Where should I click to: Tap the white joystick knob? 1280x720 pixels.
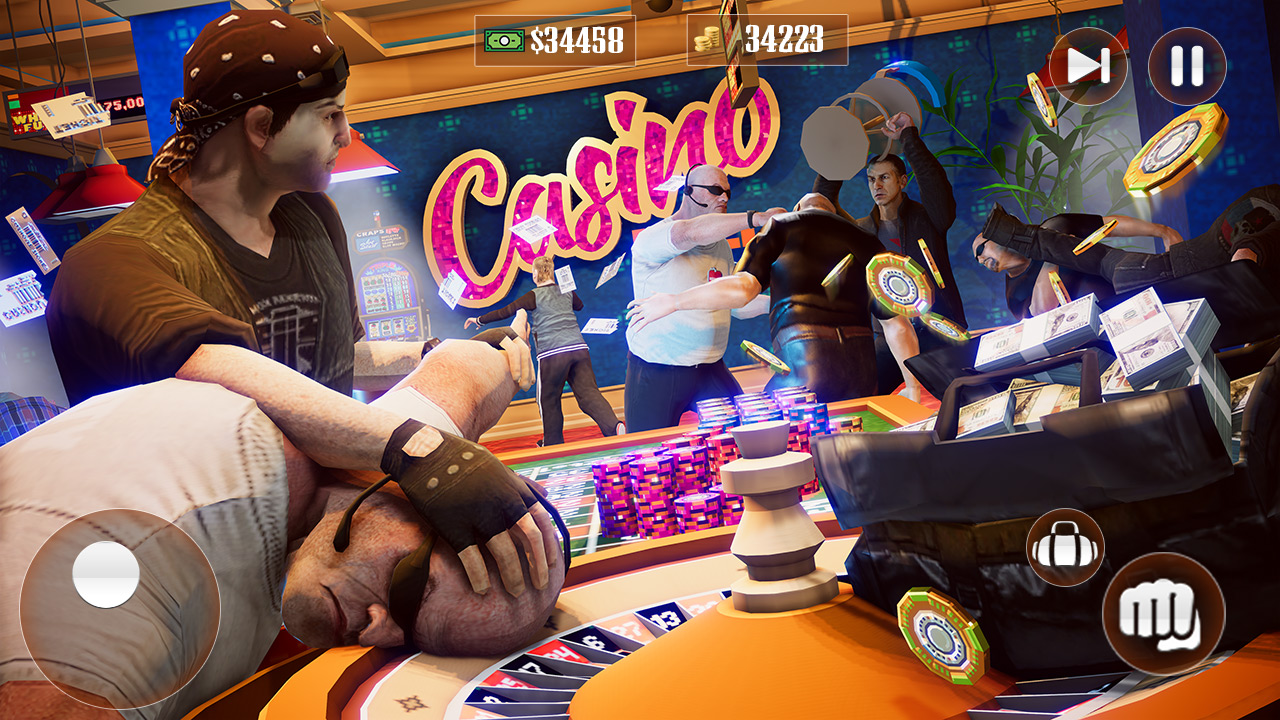(x=105, y=574)
